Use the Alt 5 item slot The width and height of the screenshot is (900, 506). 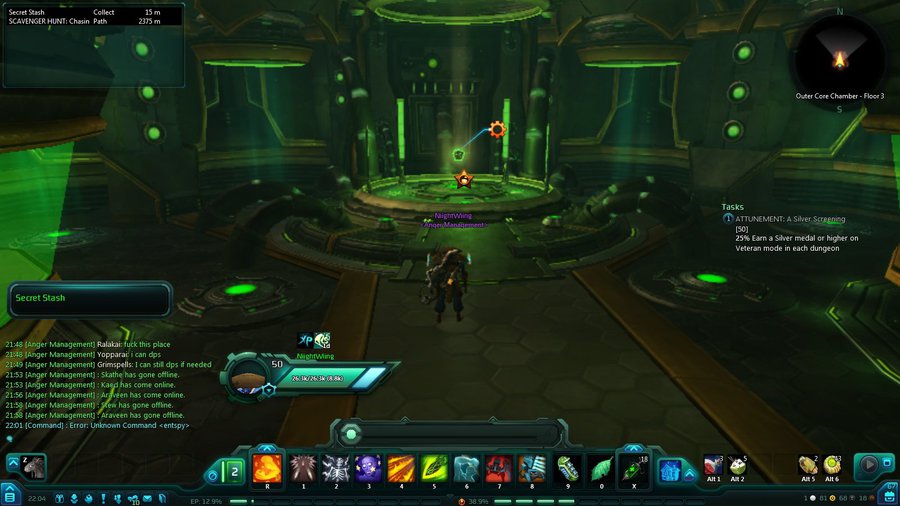click(807, 465)
